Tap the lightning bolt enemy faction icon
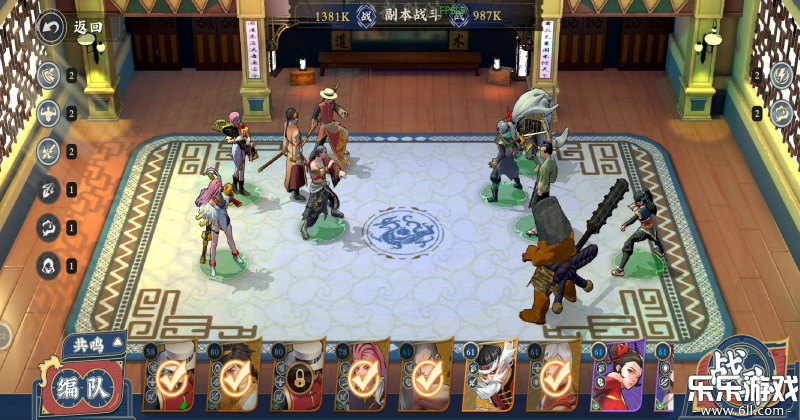 (x=781, y=75)
